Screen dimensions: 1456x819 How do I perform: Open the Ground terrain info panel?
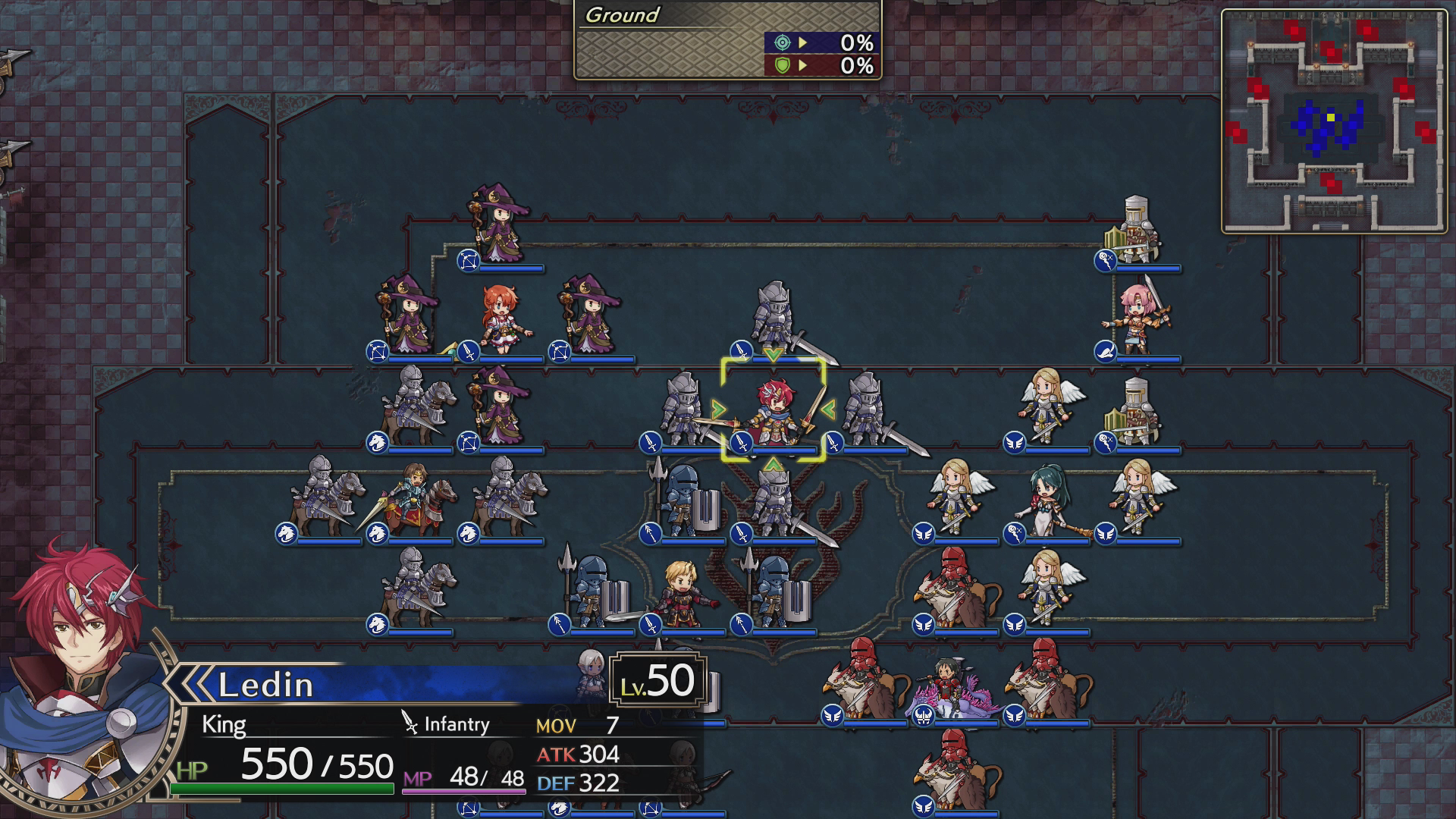(727, 39)
